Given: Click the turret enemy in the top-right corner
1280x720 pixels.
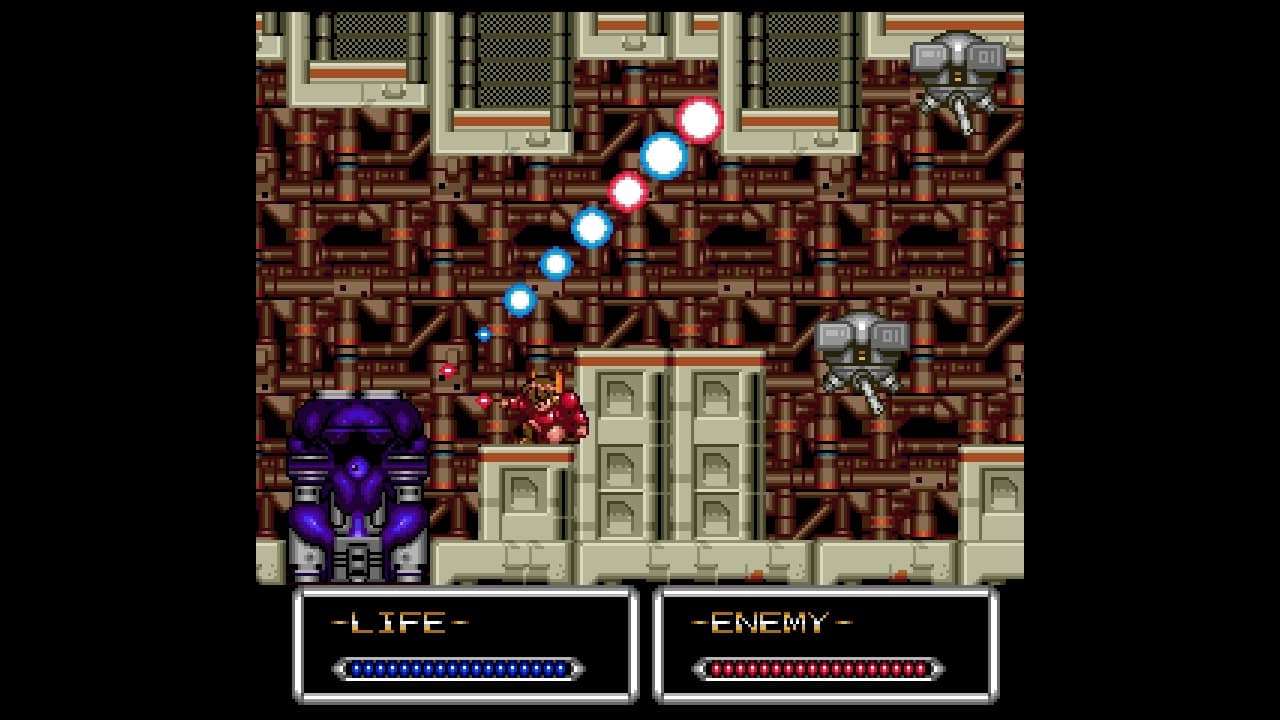Looking at the screenshot, I should (958, 65).
